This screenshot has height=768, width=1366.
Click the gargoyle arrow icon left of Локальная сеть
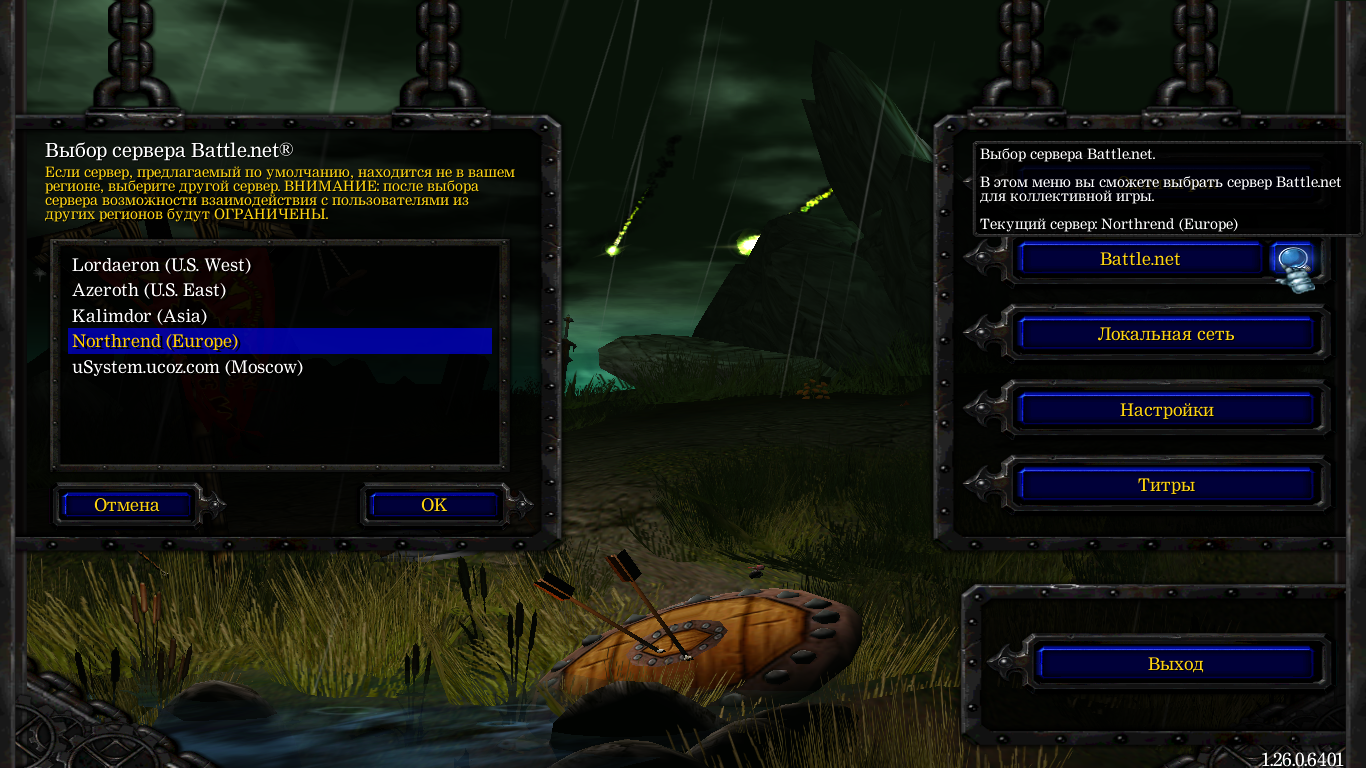point(985,334)
